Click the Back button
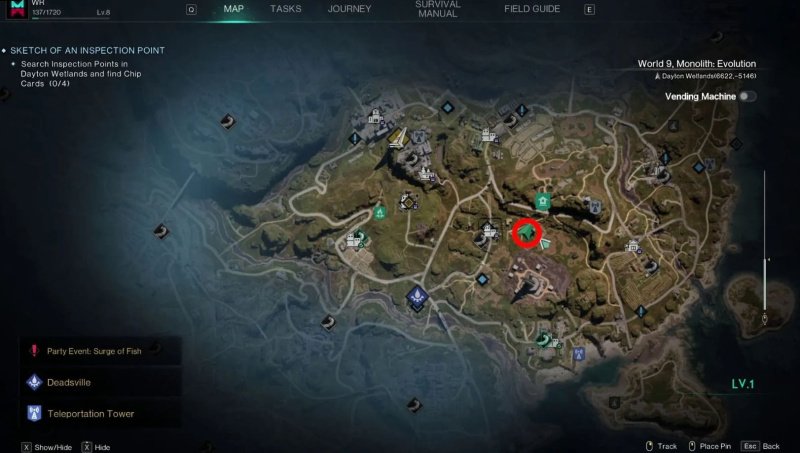Viewport: 800px width, 453px height. point(769,446)
